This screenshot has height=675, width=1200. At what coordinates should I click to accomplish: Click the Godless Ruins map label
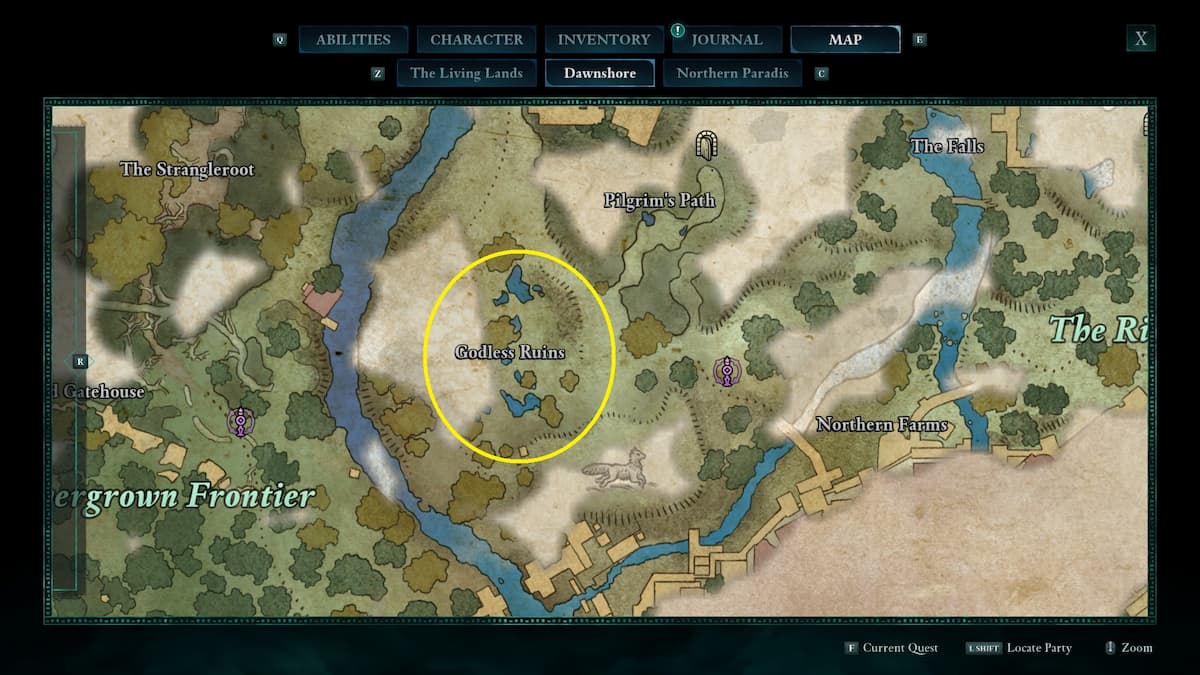click(510, 352)
